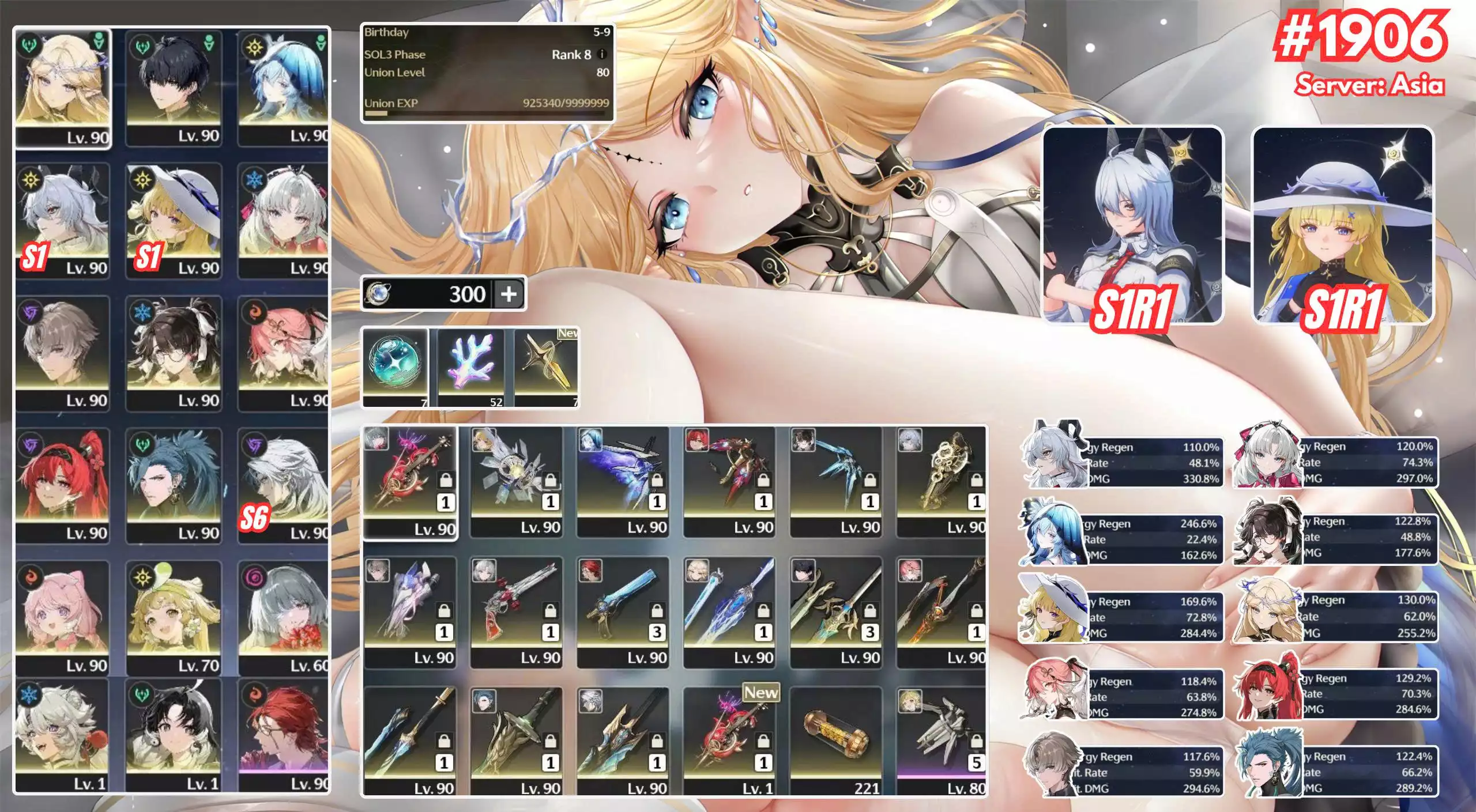Open the Rank 8 info tooltip

[x=600, y=54]
